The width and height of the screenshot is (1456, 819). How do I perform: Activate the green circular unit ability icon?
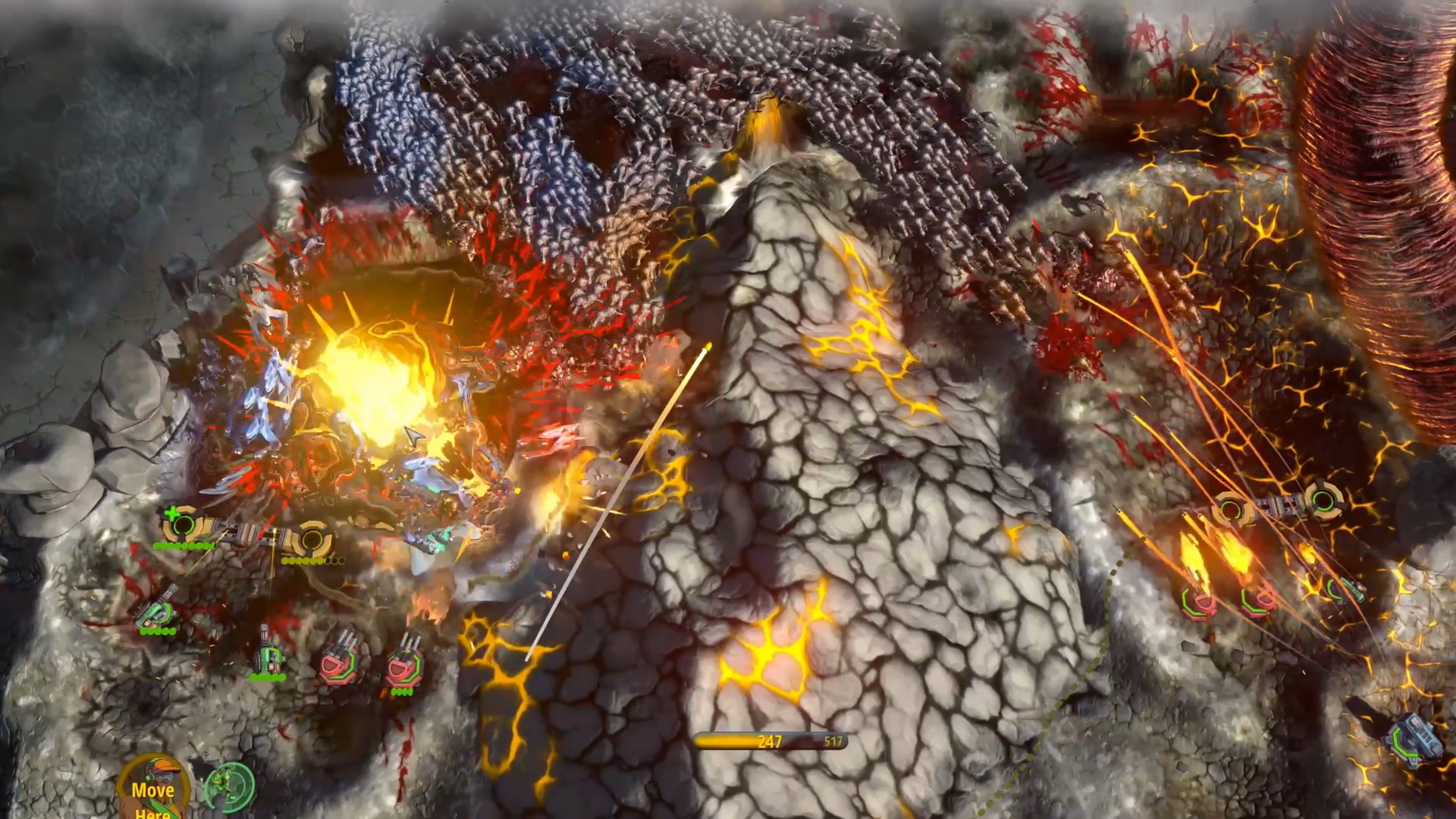(228, 785)
